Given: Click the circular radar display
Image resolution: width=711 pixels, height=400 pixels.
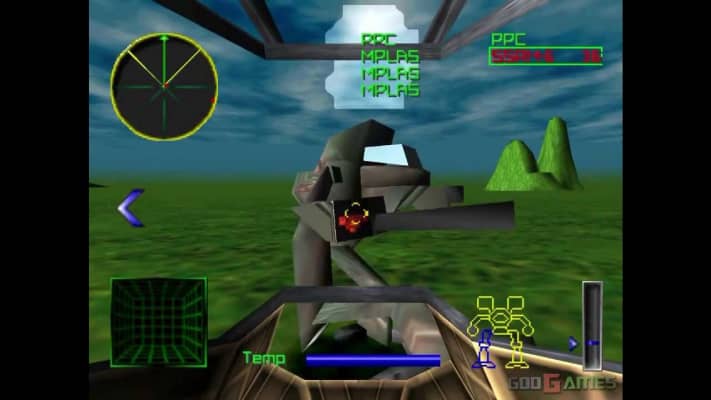Looking at the screenshot, I should [163, 86].
